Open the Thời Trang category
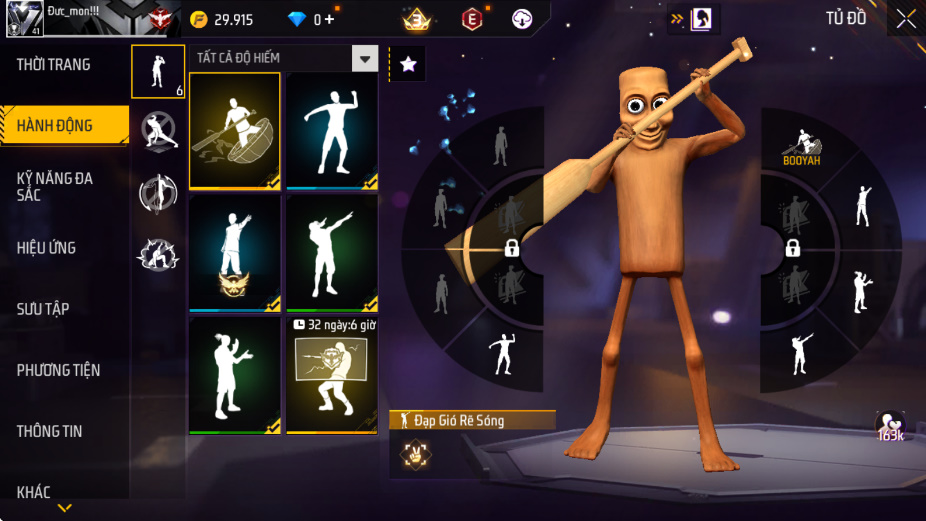The width and height of the screenshot is (926, 521). tap(54, 65)
